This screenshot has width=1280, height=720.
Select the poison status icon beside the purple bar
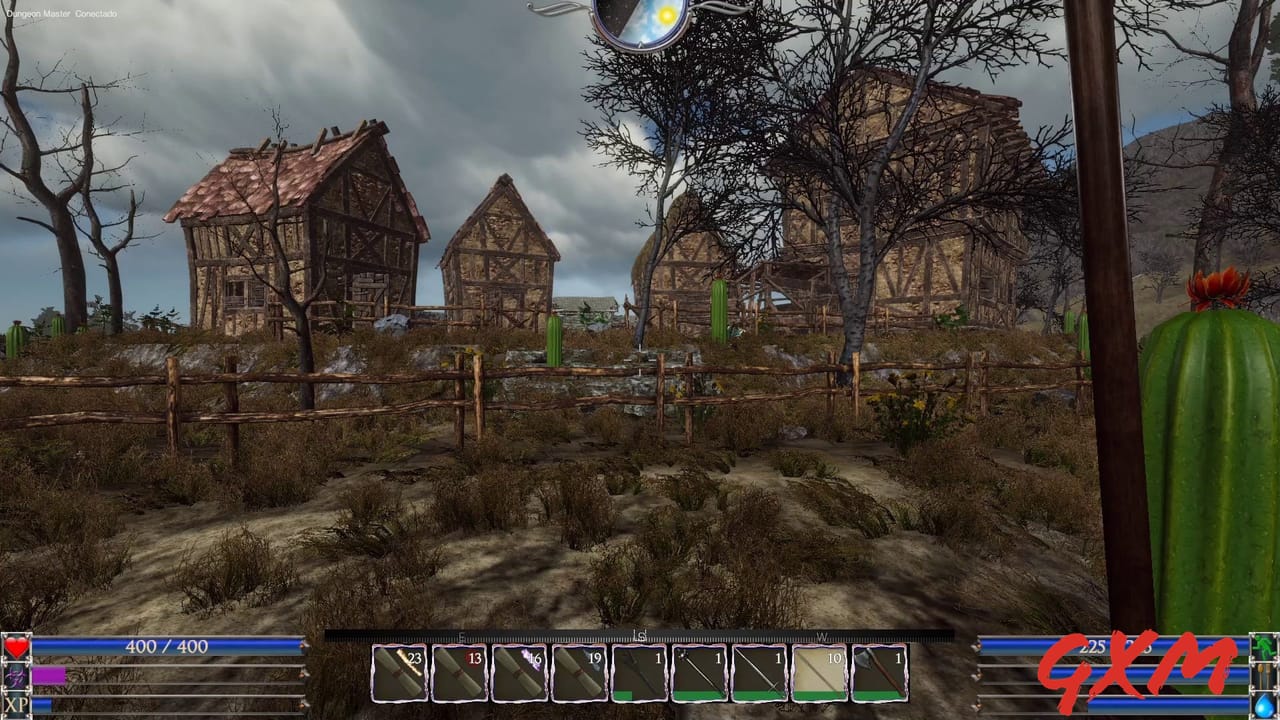click(x=16, y=678)
